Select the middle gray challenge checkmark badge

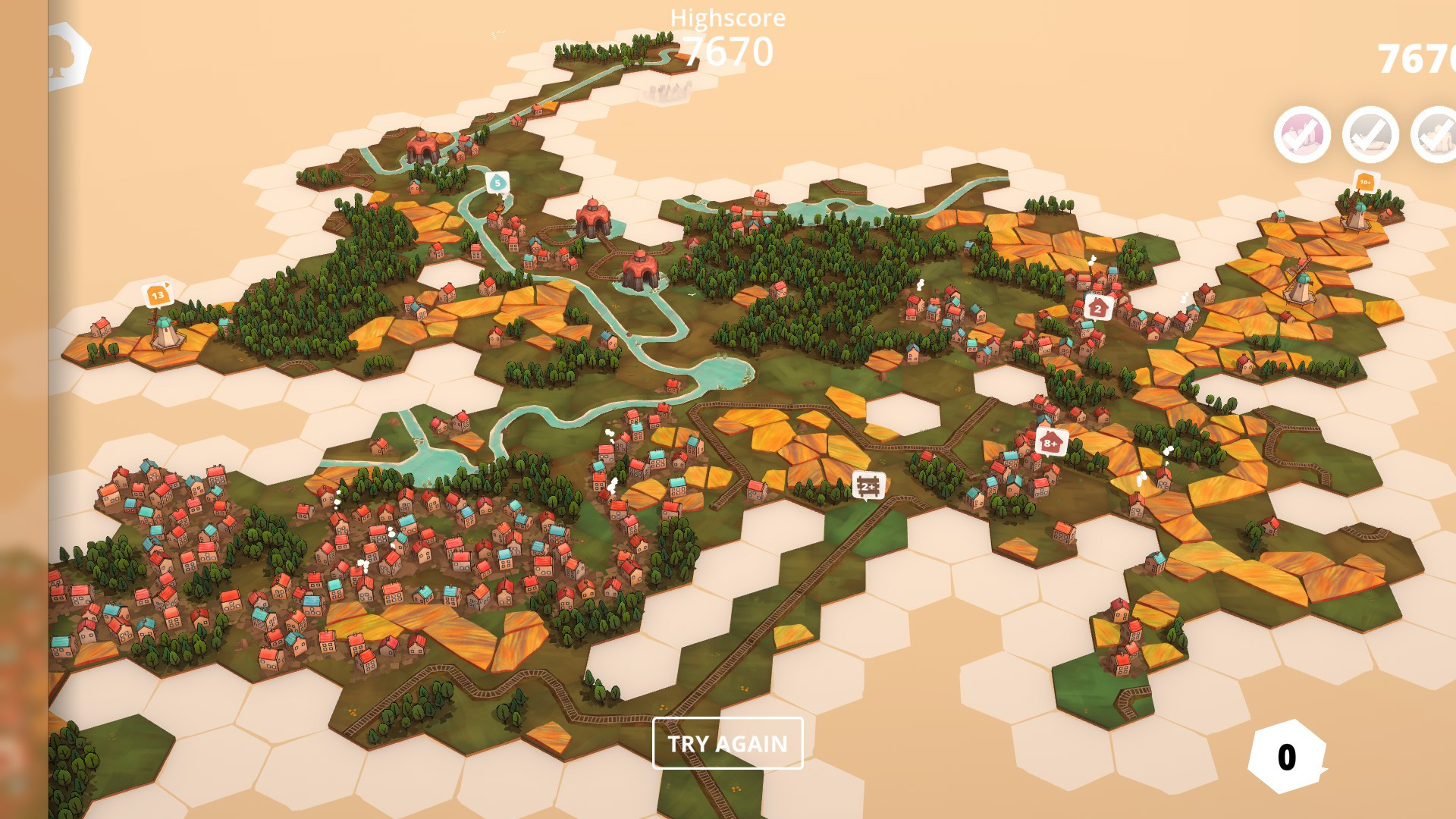(x=1370, y=134)
